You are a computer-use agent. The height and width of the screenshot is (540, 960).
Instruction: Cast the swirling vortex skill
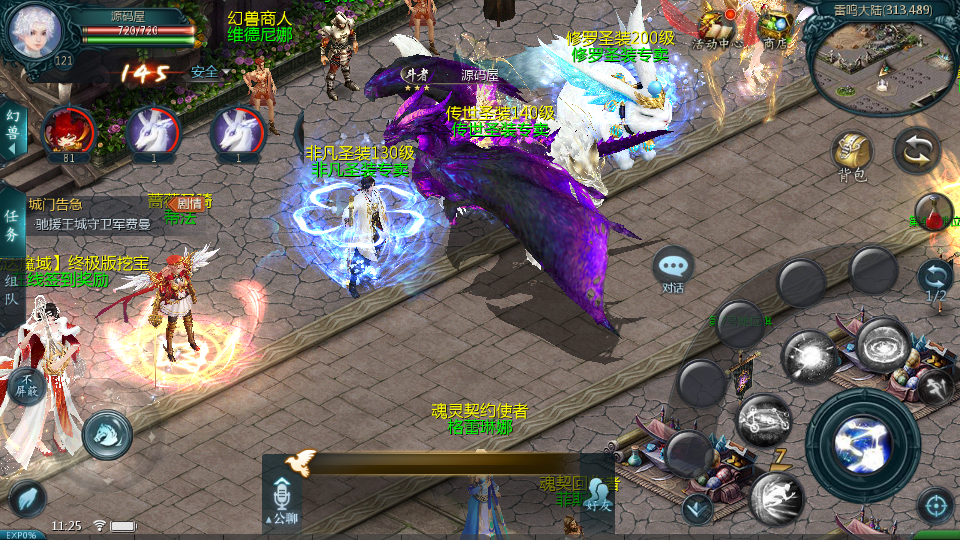click(882, 347)
